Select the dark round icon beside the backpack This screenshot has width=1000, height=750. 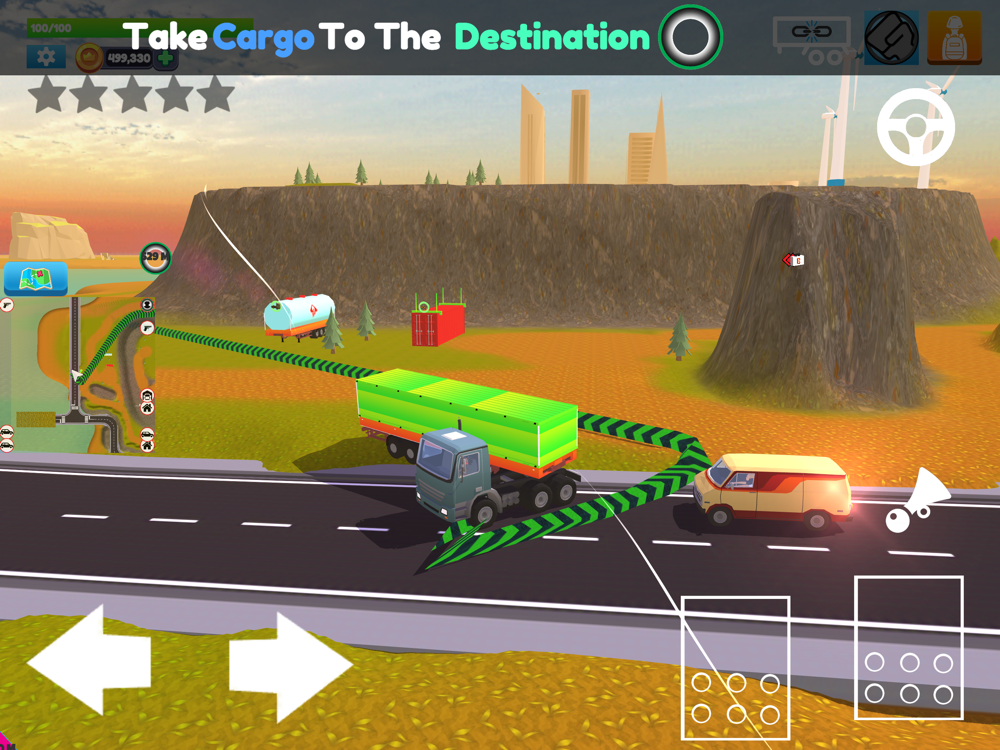(891, 39)
